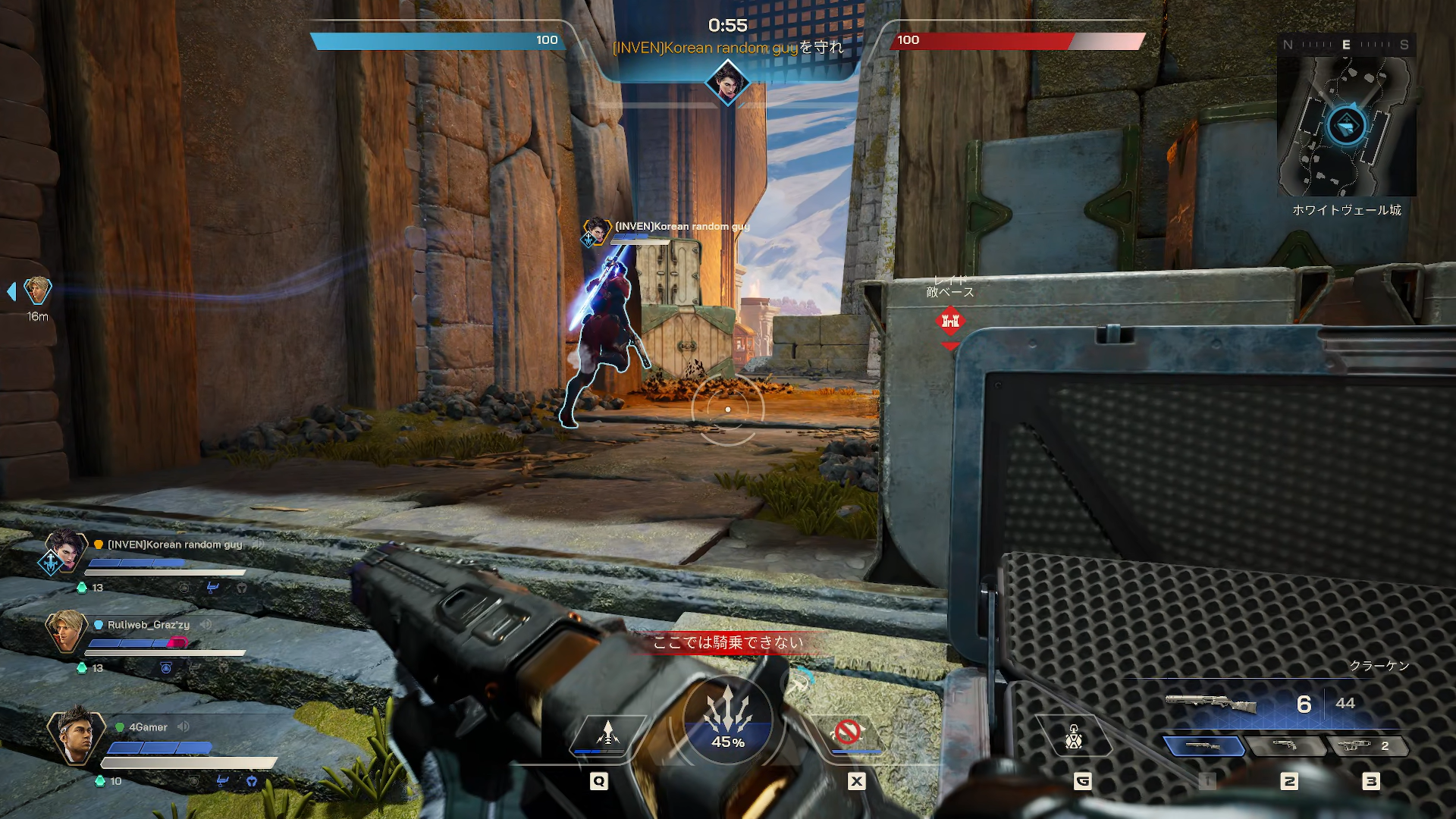Click the [INVEN]Korean random guy squad portrait
This screenshot has height=819, width=1456.
tap(65, 550)
